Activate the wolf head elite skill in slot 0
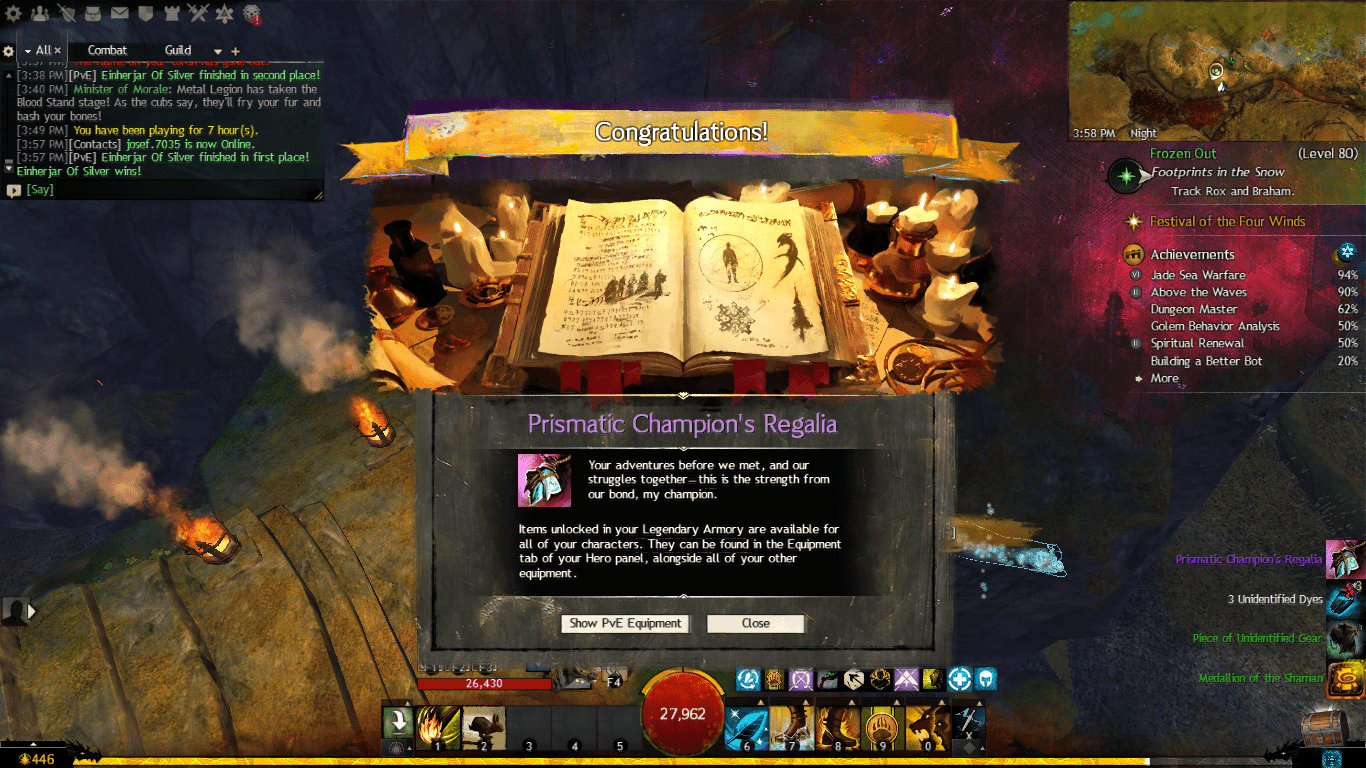This screenshot has width=1366, height=768. [x=925, y=728]
